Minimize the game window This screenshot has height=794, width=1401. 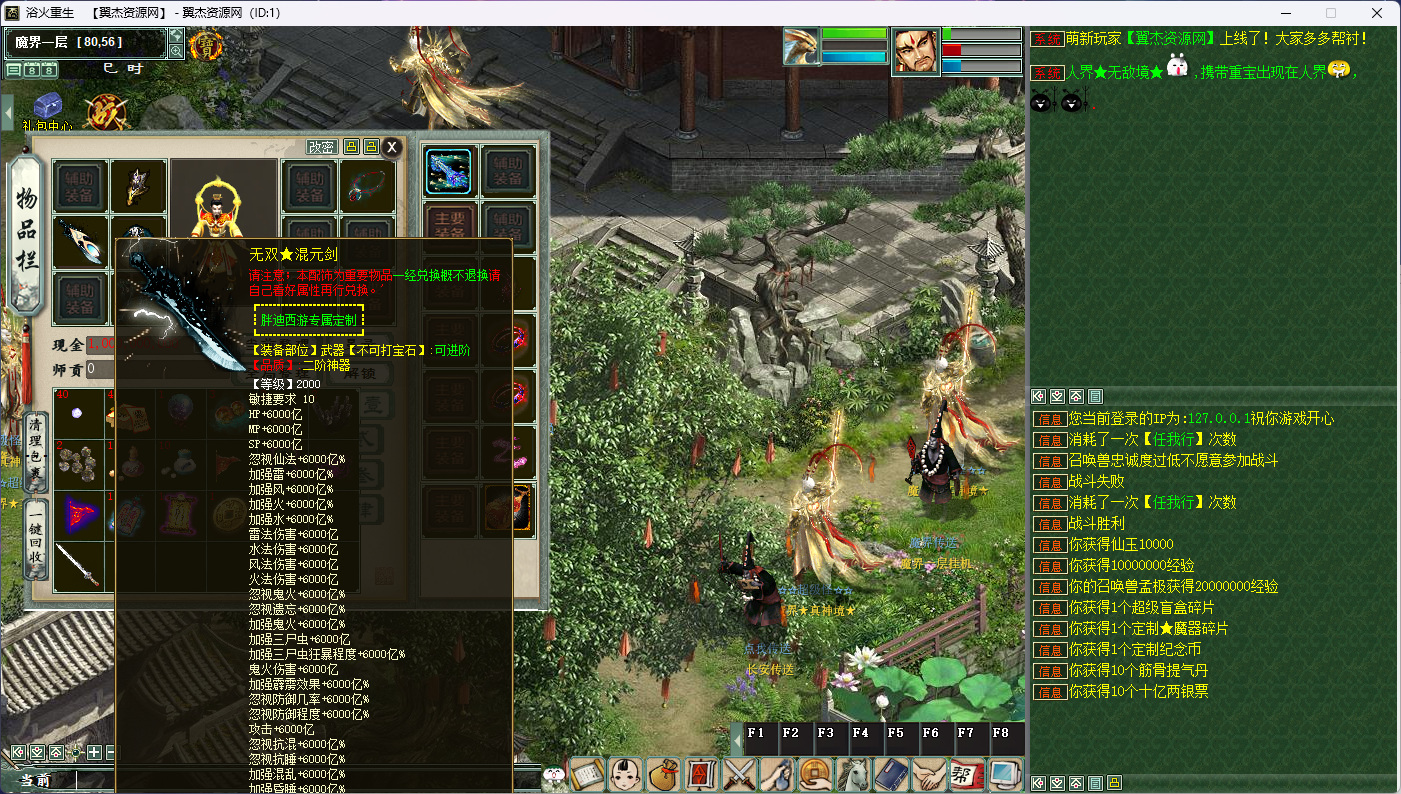pos(1284,13)
